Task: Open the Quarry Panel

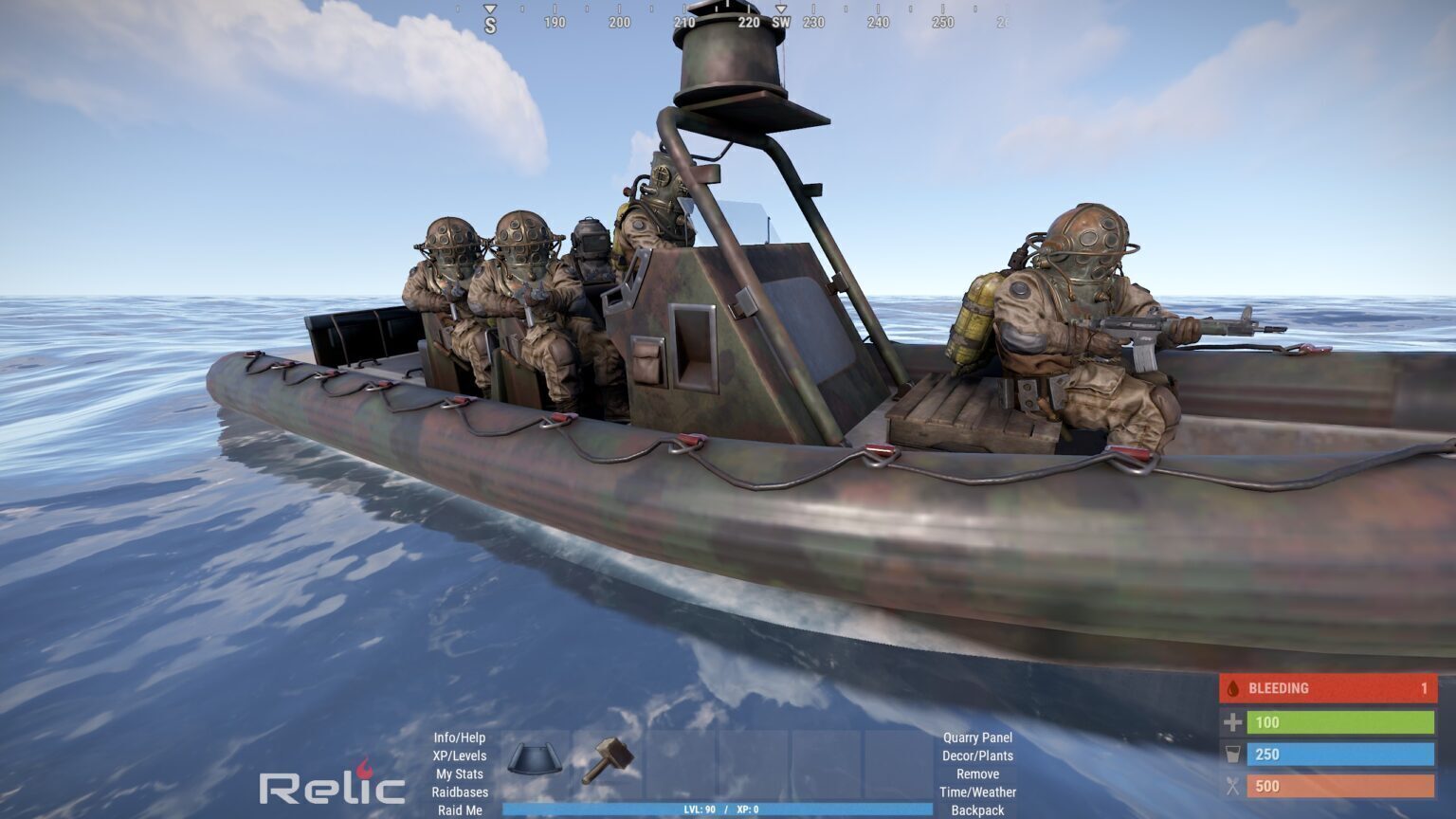Action: [977, 737]
